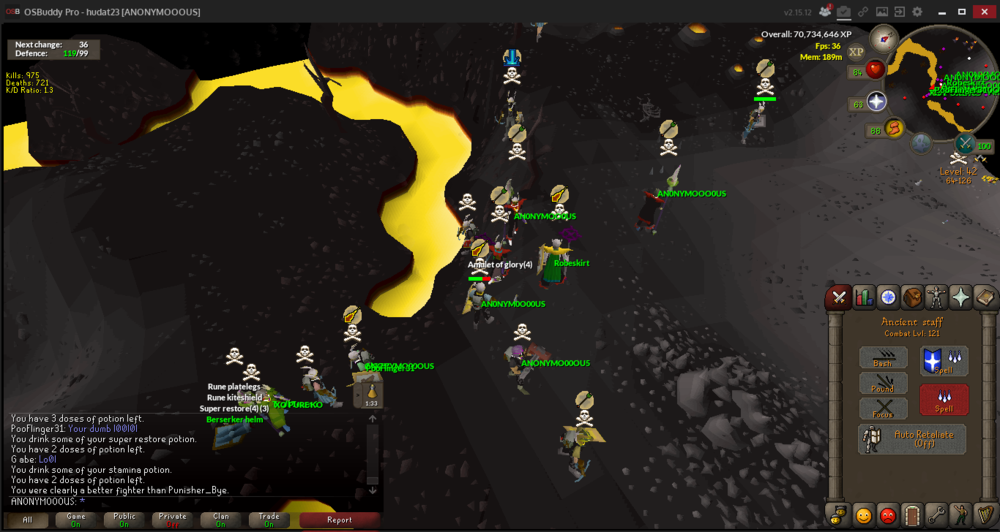1000x532 pixels.
Task: Toggle the XP drops orb
Action: click(856, 52)
